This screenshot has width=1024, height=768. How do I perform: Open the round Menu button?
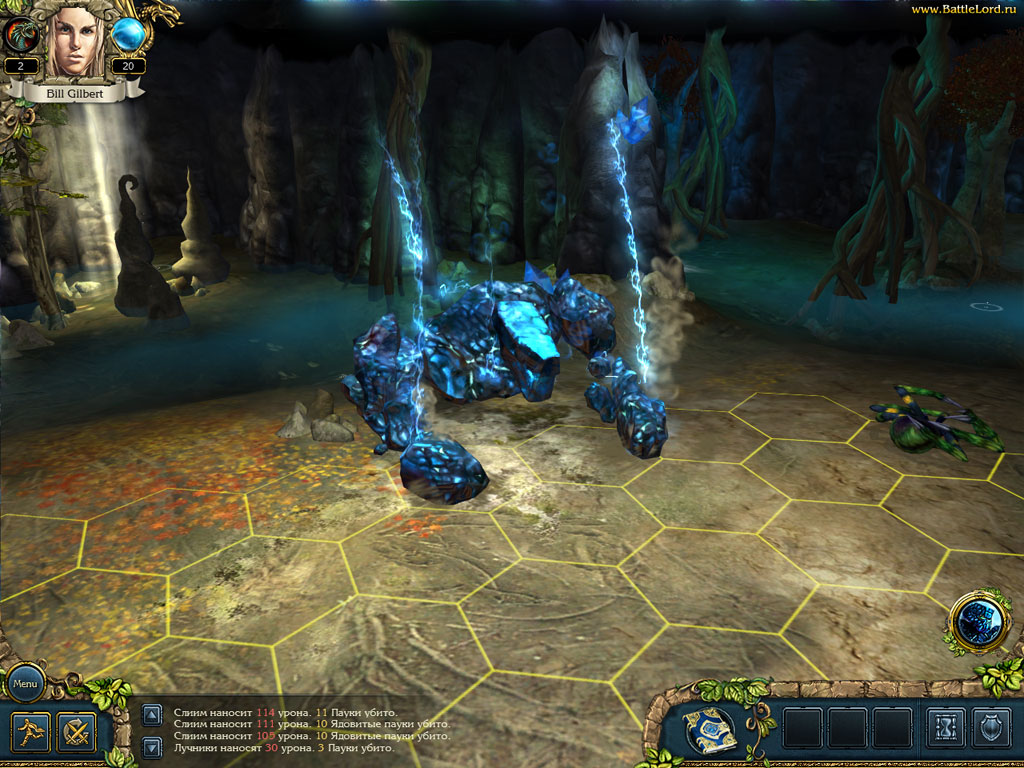click(x=25, y=685)
